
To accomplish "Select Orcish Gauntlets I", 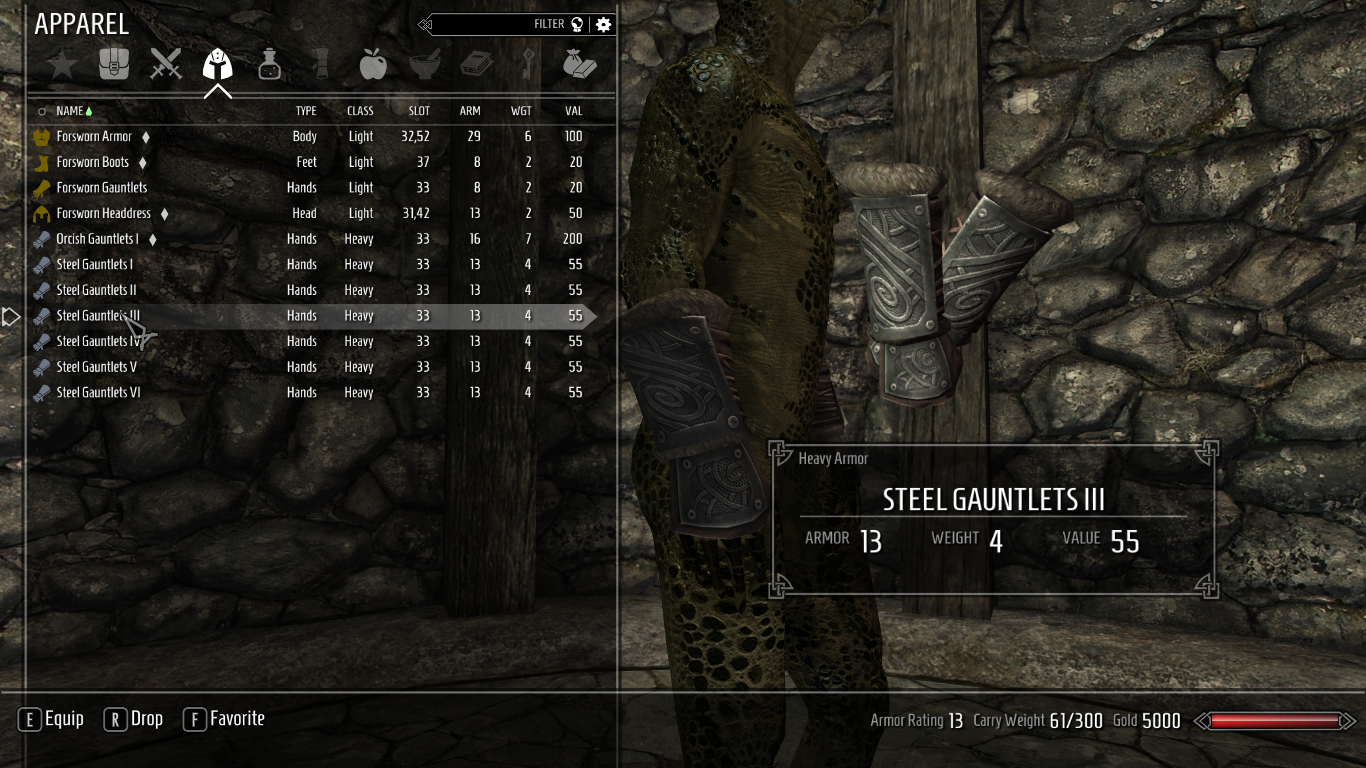I will pyautogui.click(x=97, y=239).
